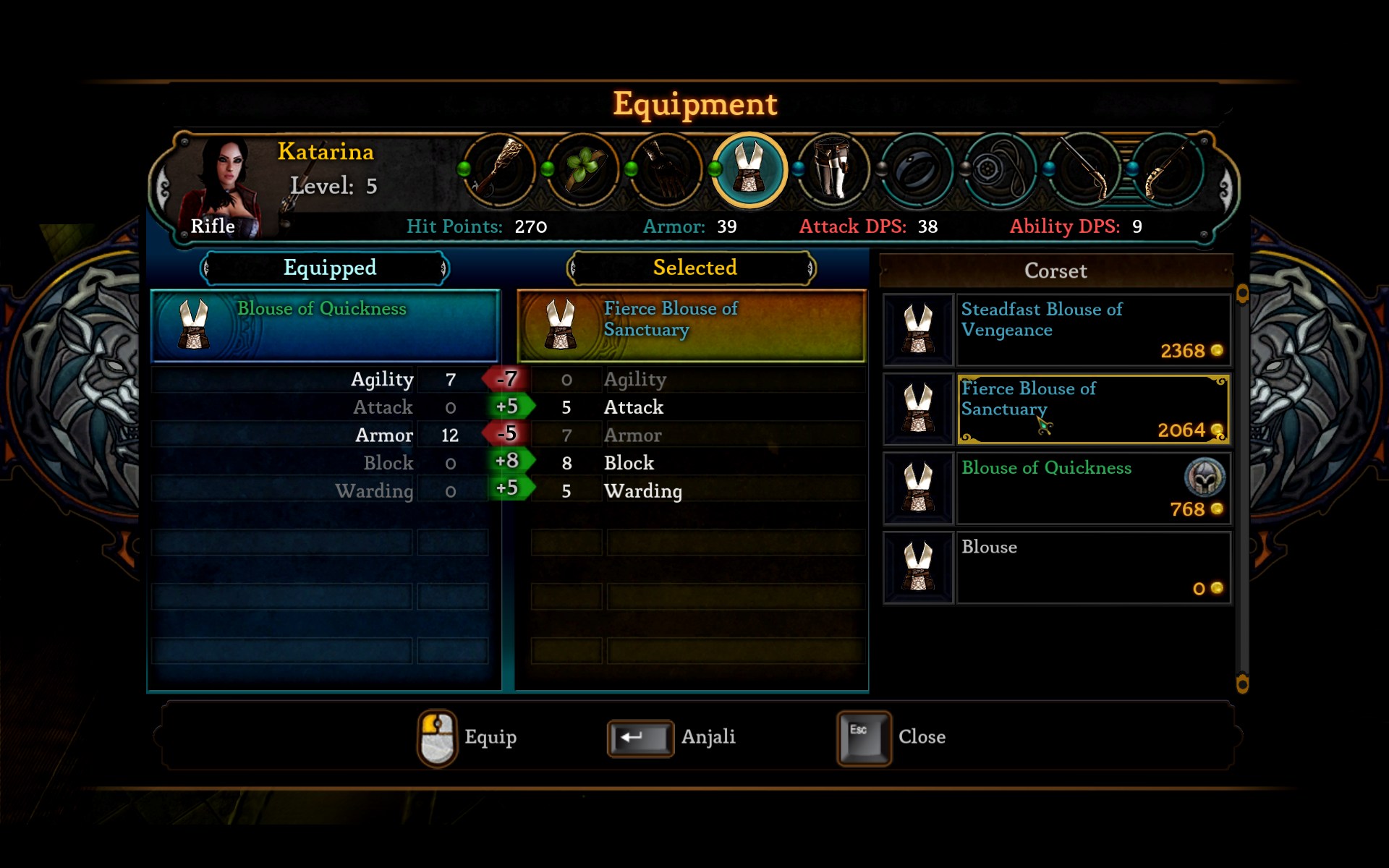The image size is (1389, 868).
Task: Select the highlighted corset equipment slot
Action: (x=749, y=170)
